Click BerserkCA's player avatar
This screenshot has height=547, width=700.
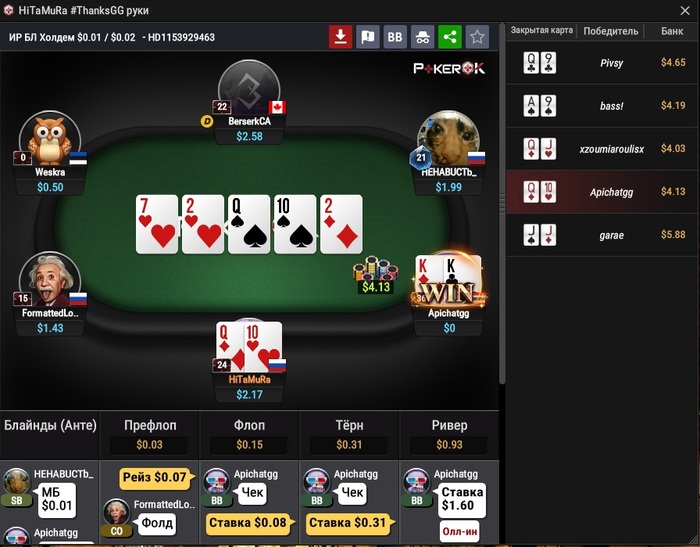[248, 87]
